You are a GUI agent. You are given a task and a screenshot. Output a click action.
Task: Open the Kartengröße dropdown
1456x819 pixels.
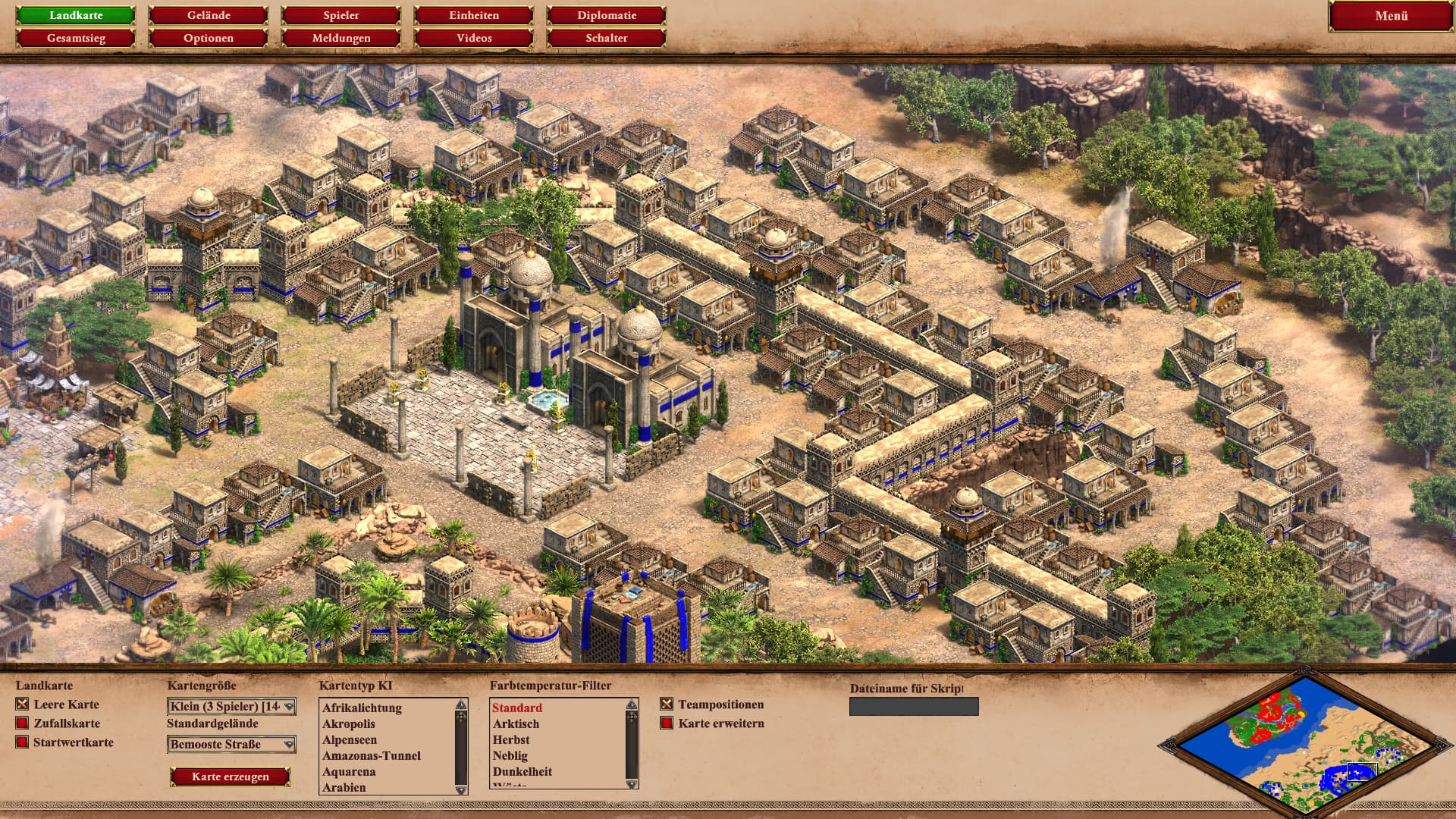point(231,707)
